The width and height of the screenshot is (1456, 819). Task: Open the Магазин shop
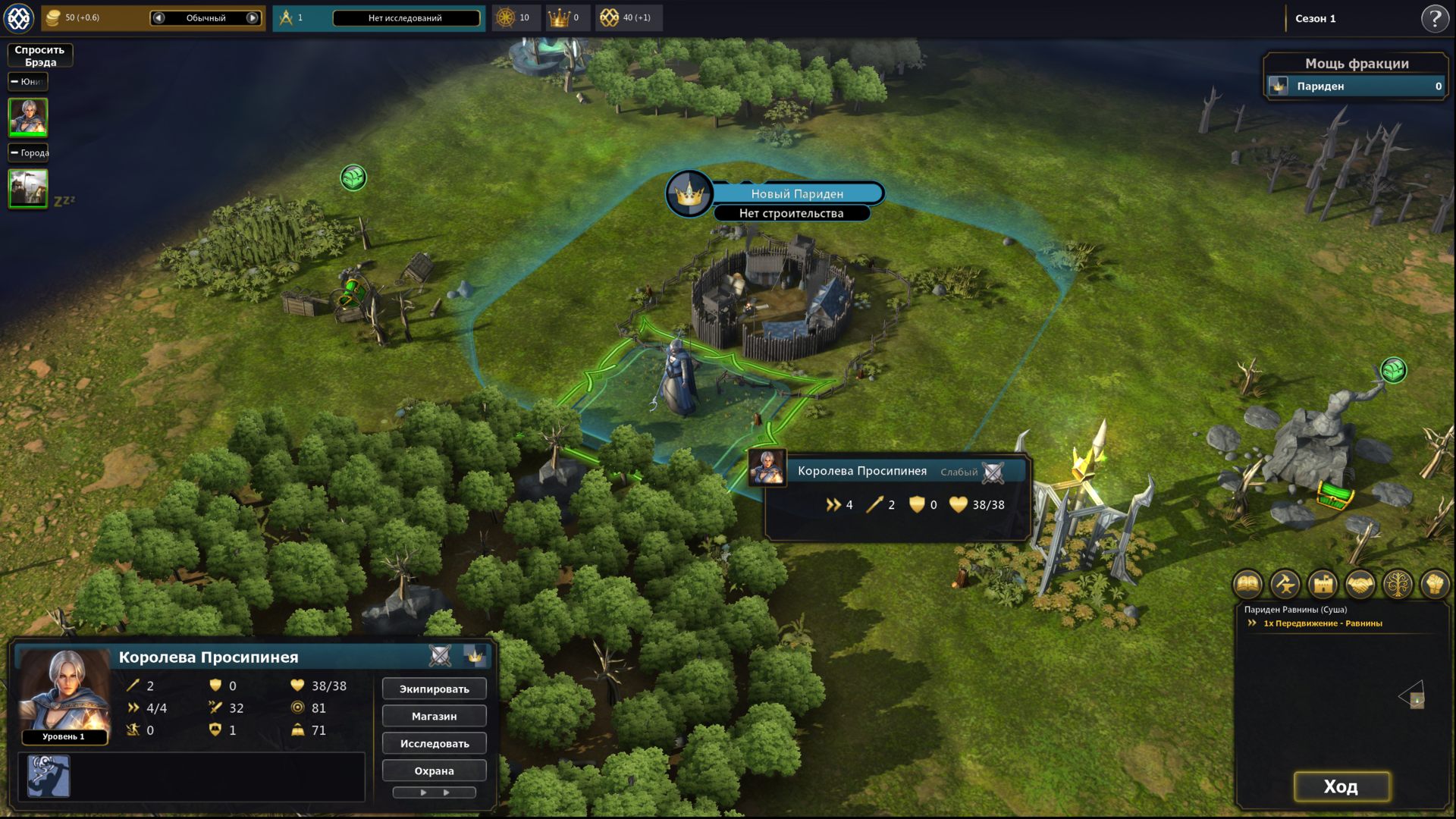tap(434, 716)
